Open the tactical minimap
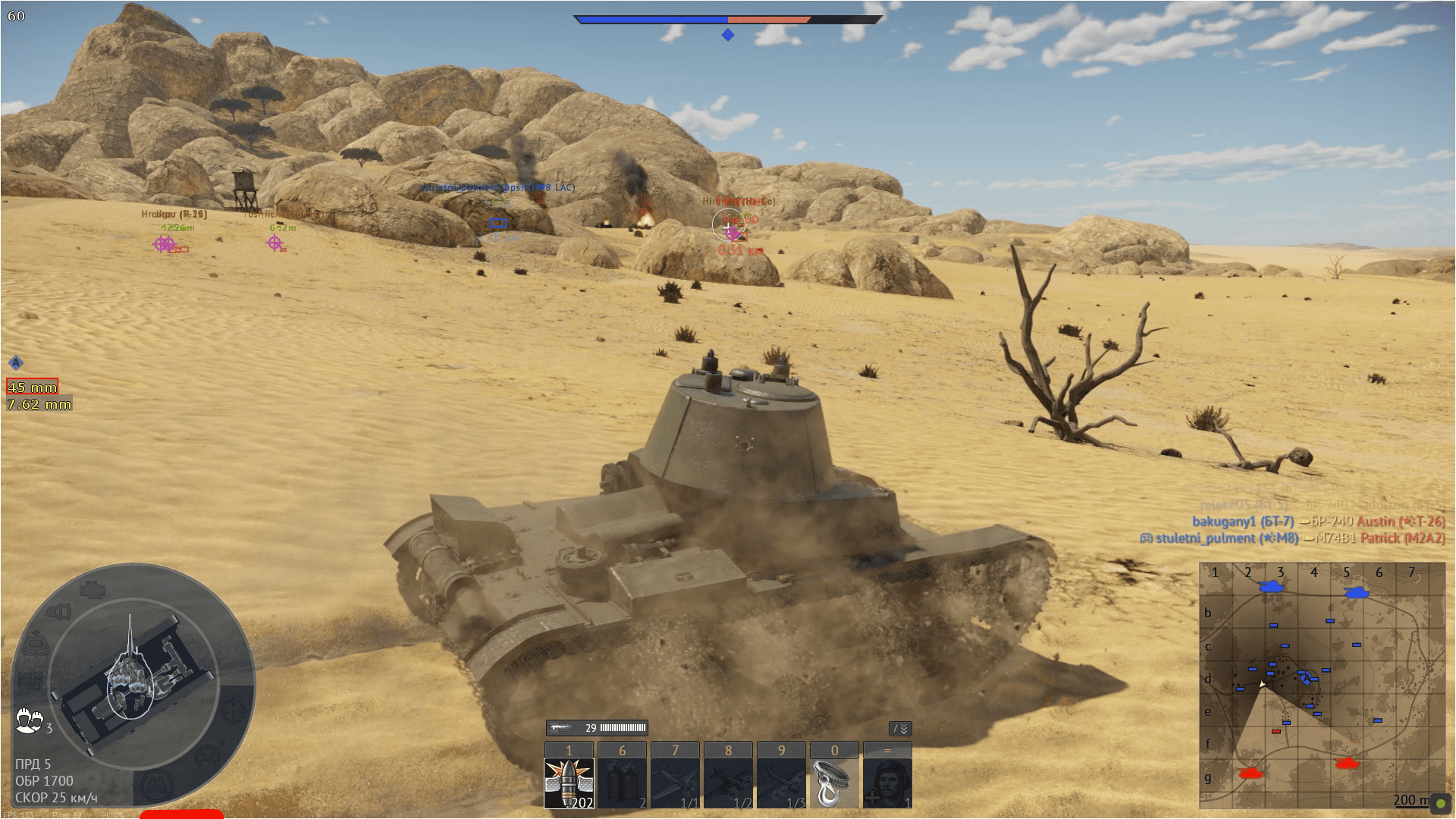Viewport: 1456px width, 819px height. click(x=1322, y=686)
